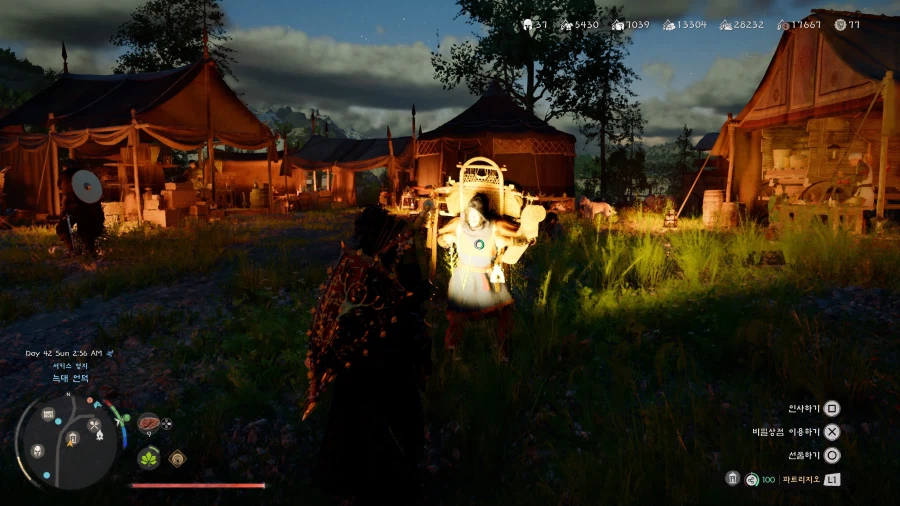Click the round emblem icon beside 77

839,24
